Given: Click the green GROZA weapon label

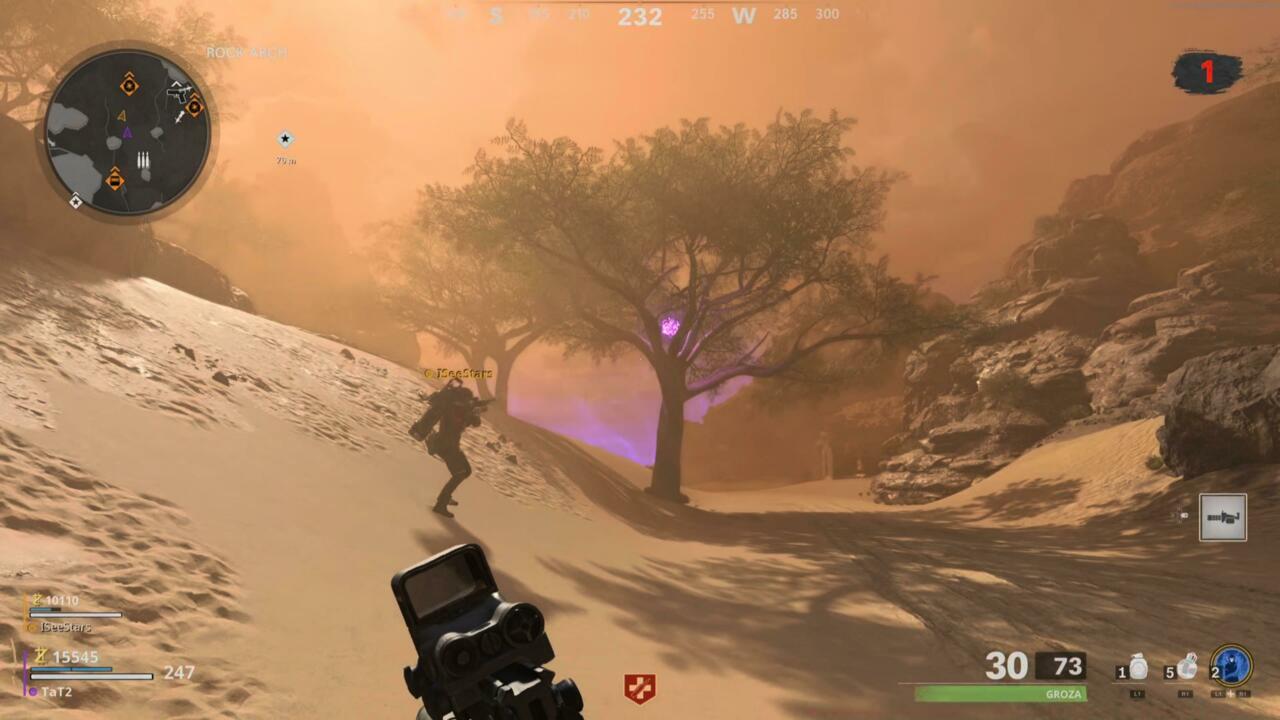Looking at the screenshot, I should tap(1063, 692).
